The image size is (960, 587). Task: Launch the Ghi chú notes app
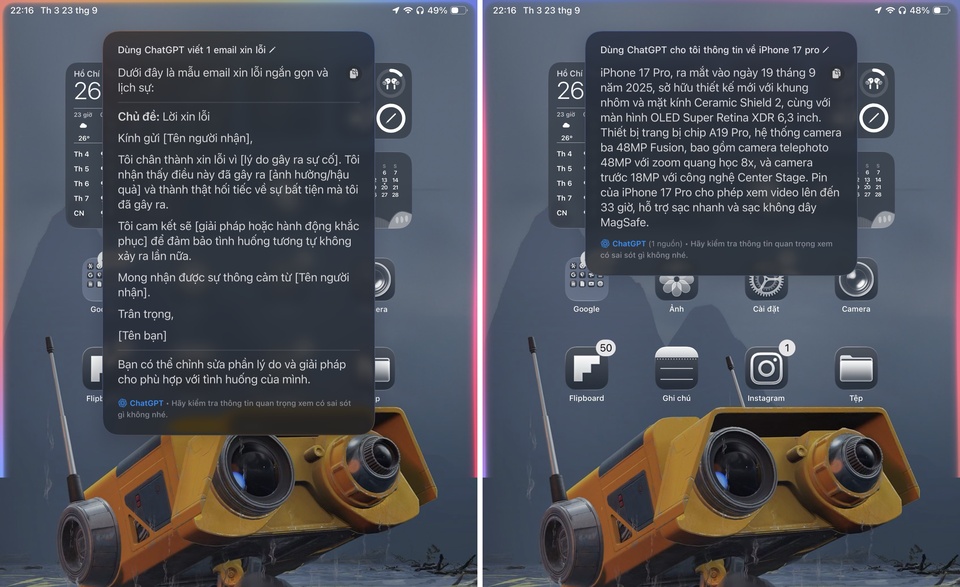coord(676,369)
